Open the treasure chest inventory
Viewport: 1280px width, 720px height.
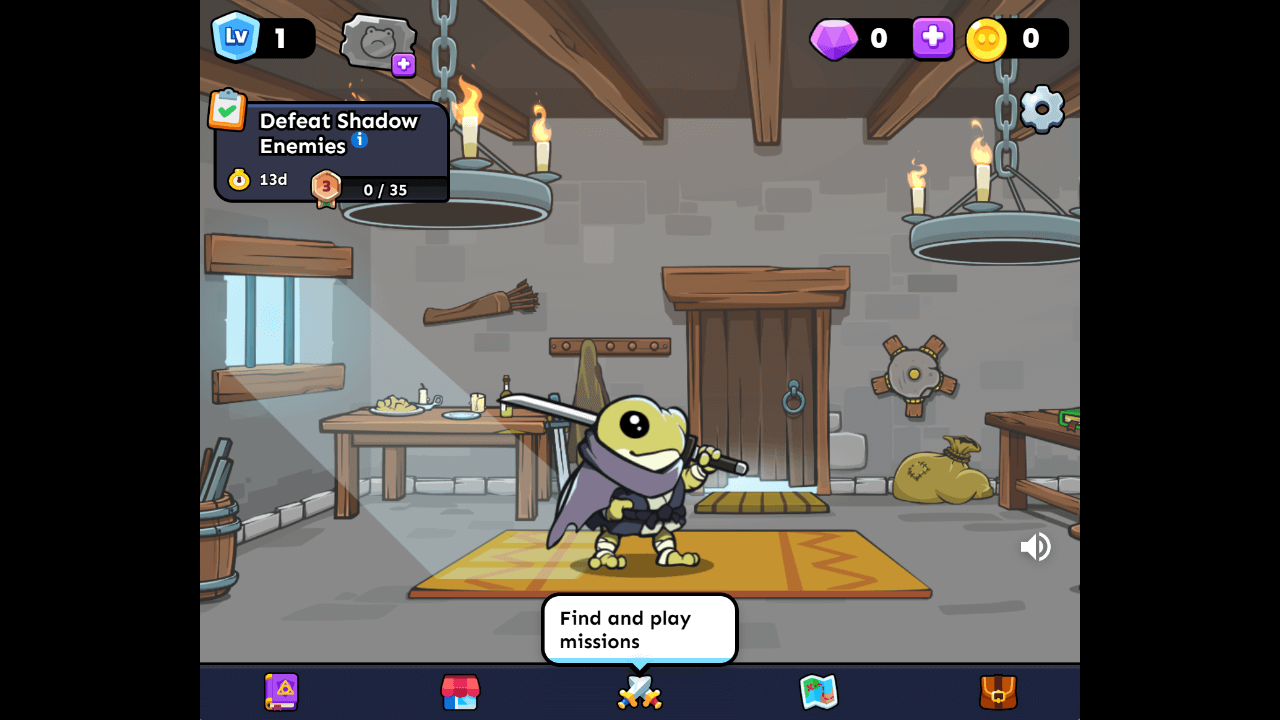tap(998, 692)
